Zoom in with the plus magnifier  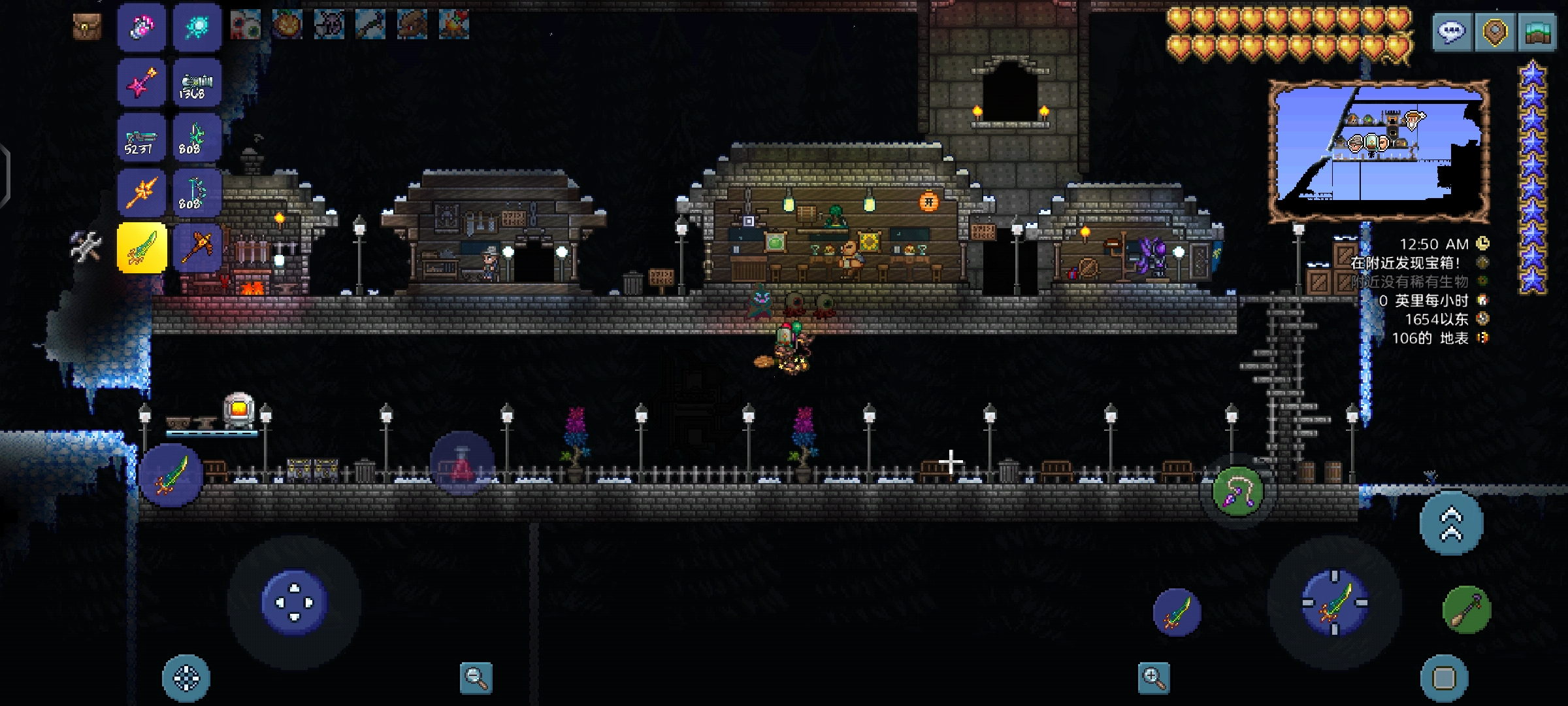coord(1154,678)
